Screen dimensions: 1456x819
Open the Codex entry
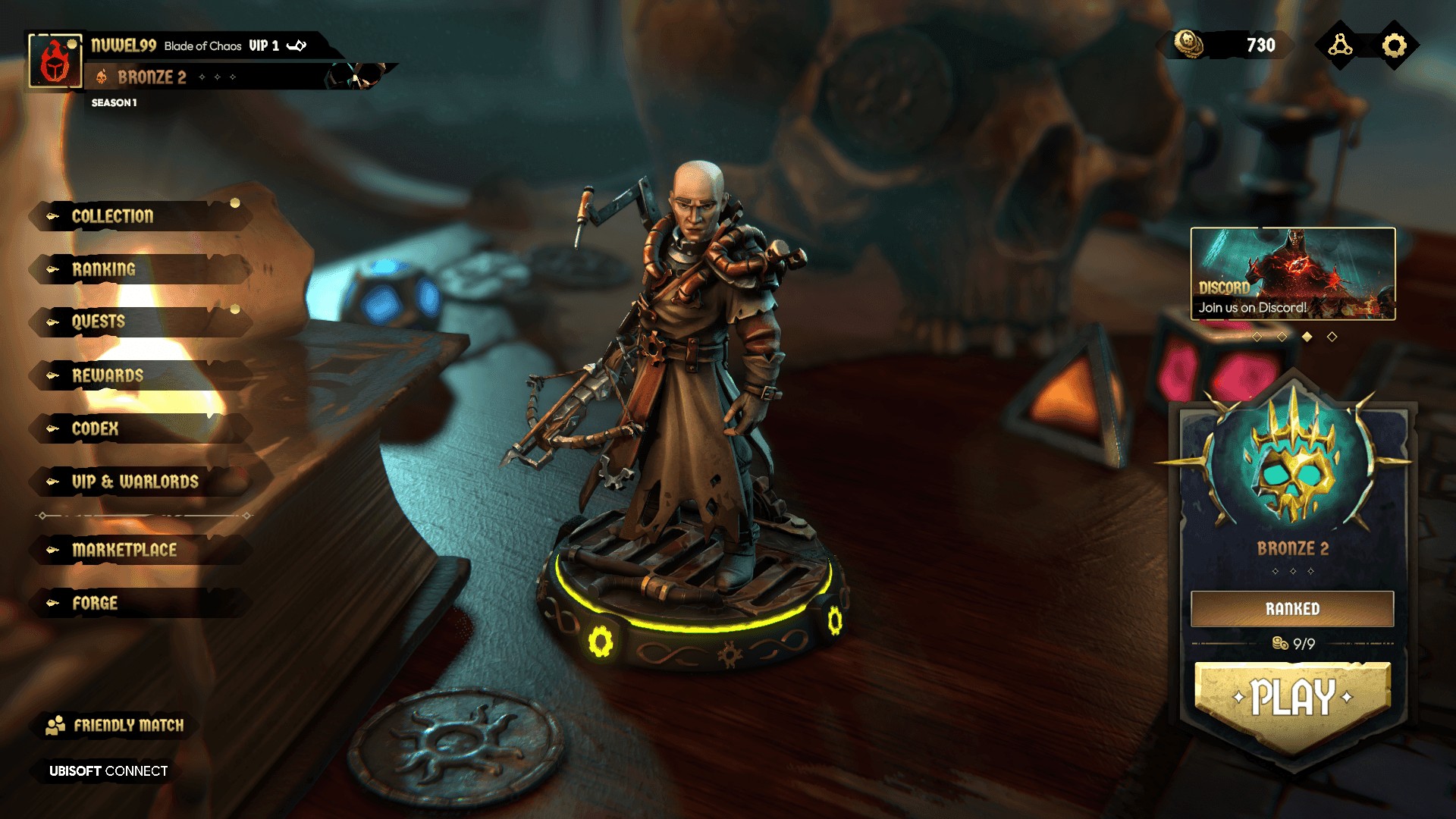pos(96,429)
